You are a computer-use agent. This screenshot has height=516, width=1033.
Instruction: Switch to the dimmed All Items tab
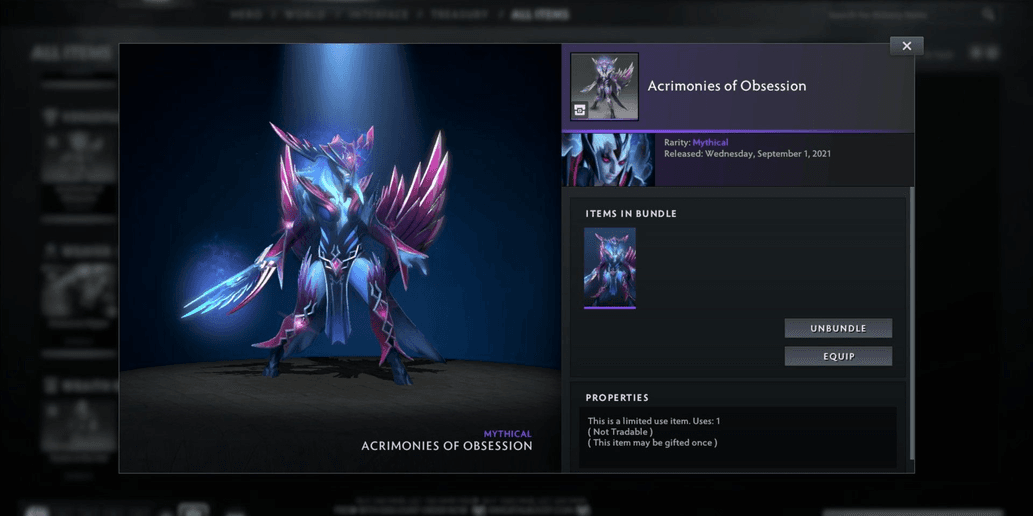point(541,15)
